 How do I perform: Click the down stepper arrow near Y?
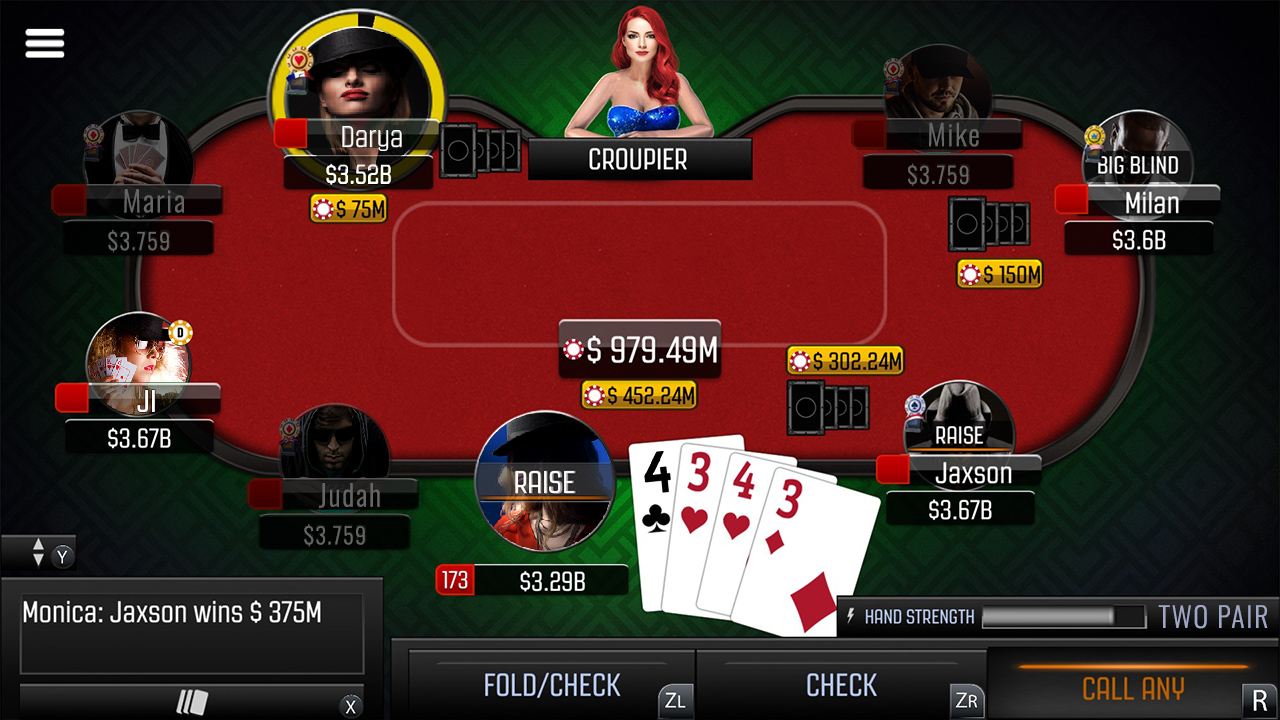coord(37,560)
